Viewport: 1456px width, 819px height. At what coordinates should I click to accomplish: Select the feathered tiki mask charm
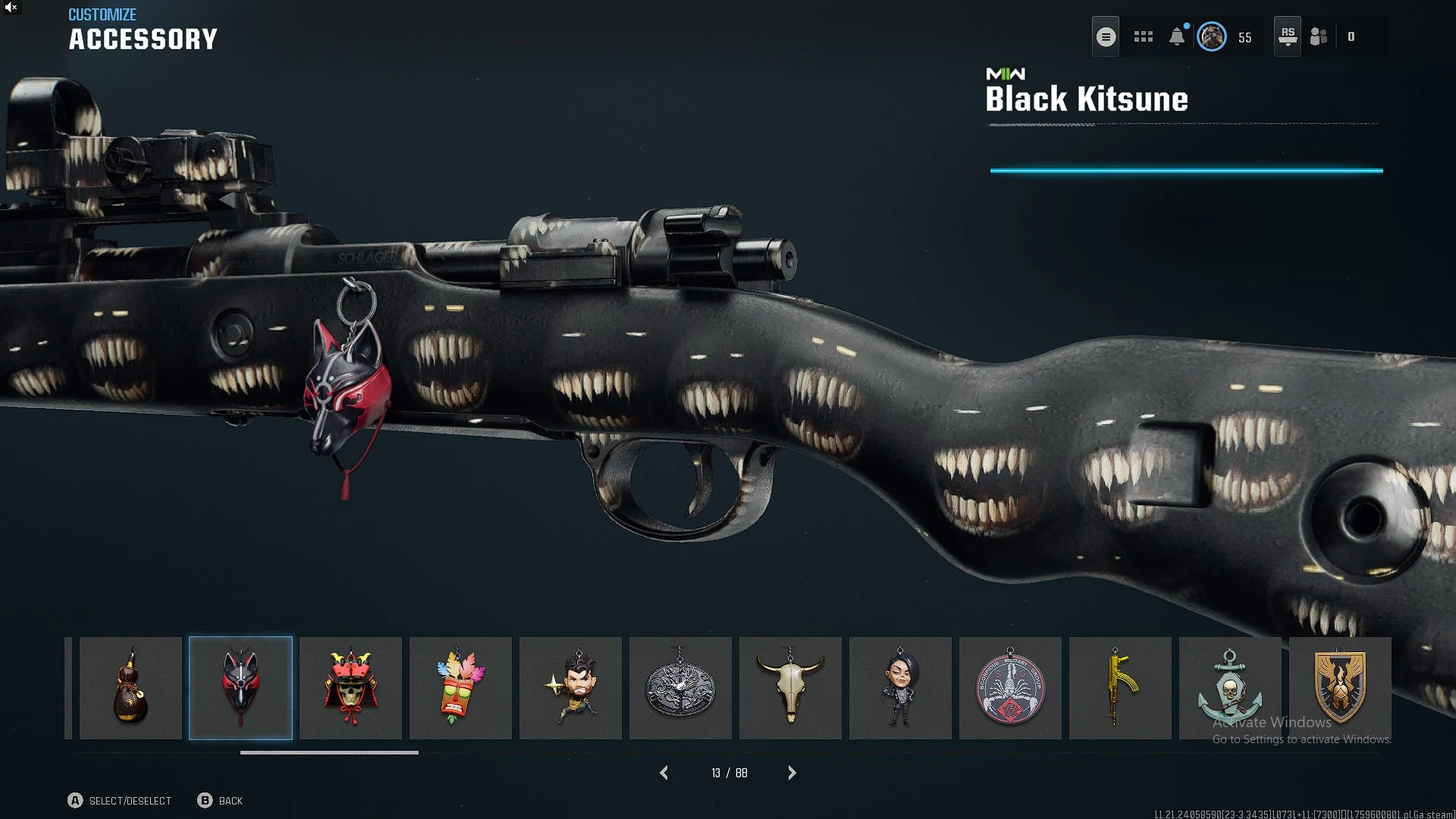(460, 688)
